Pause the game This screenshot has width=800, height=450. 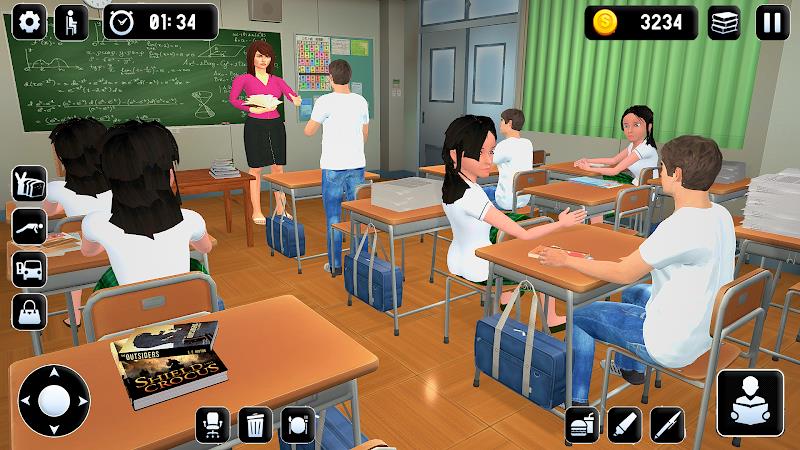click(x=771, y=22)
